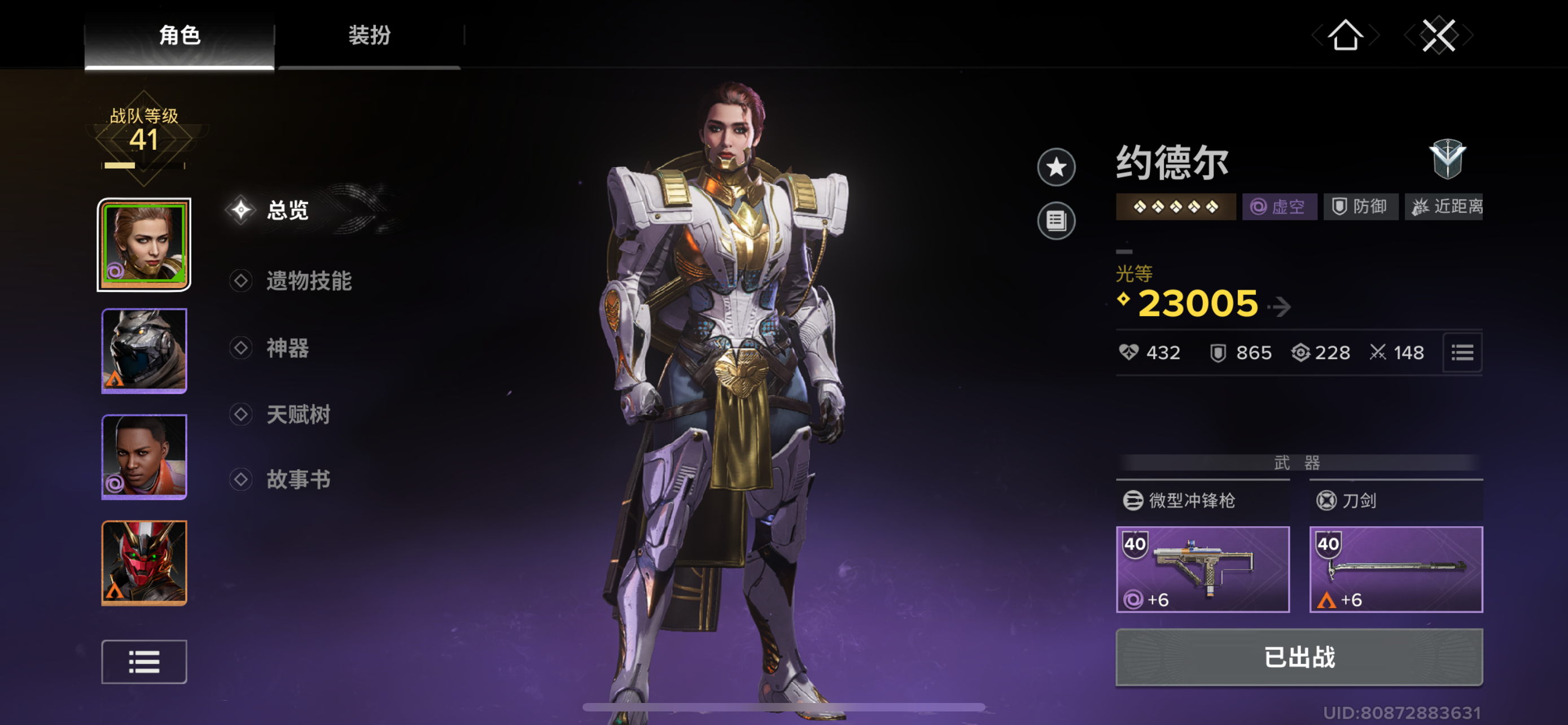The height and width of the screenshot is (725, 1568).
Task: Click the star favorite icon
Action: pyautogui.click(x=1056, y=167)
